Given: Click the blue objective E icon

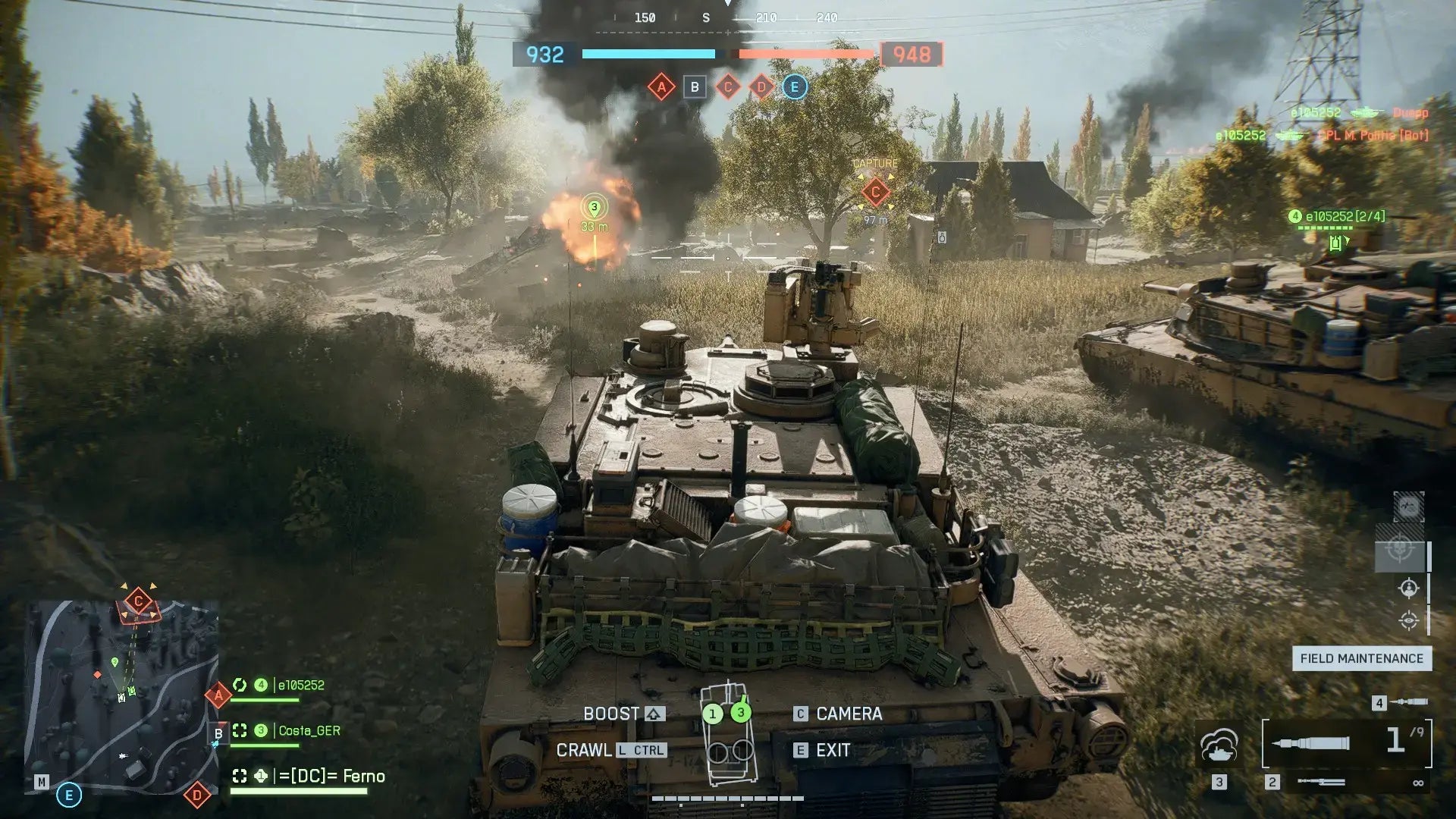Looking at the screenshot, I should click(x=794, y=87).
